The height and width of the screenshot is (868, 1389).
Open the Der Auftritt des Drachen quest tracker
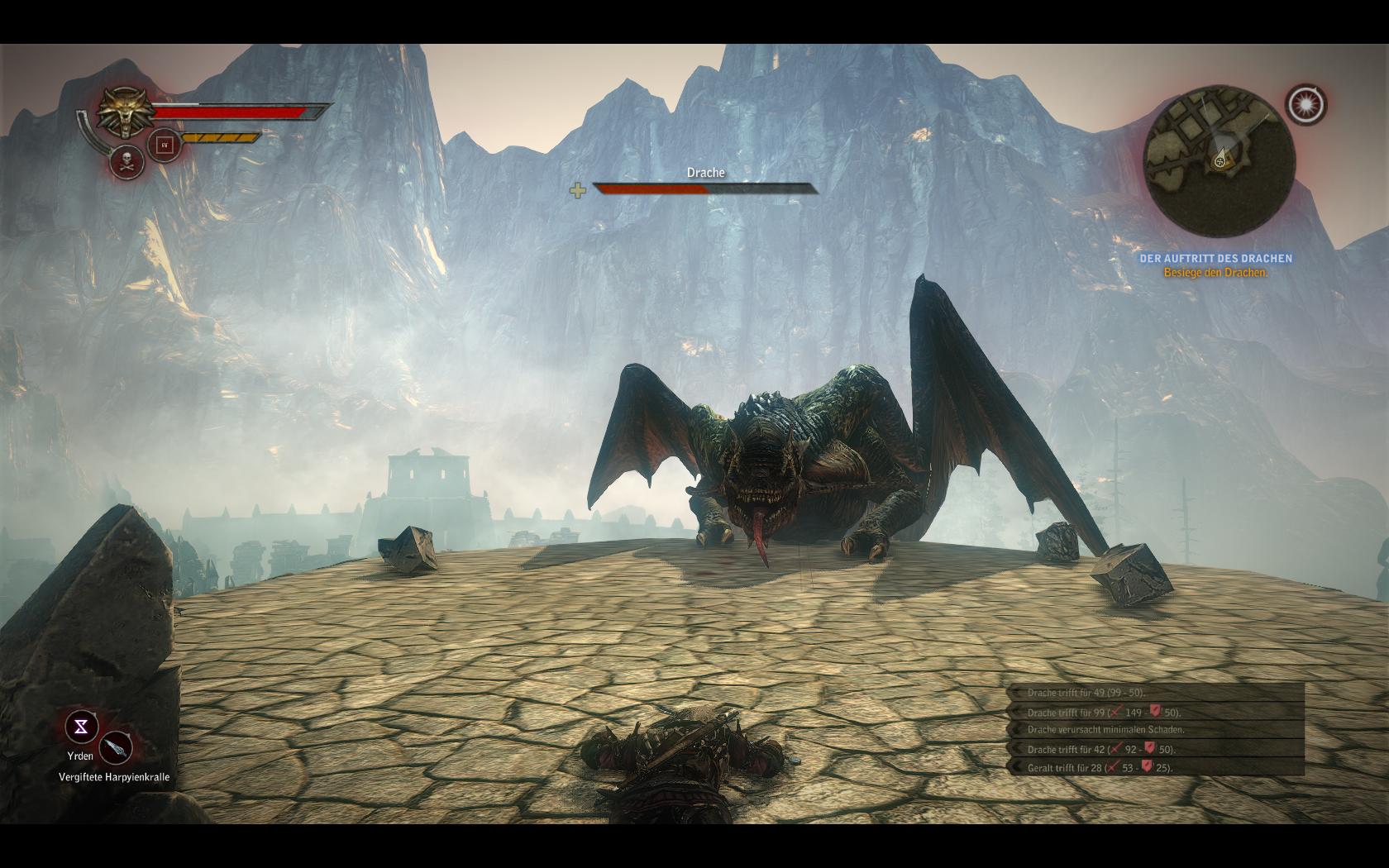point(1215,259)
